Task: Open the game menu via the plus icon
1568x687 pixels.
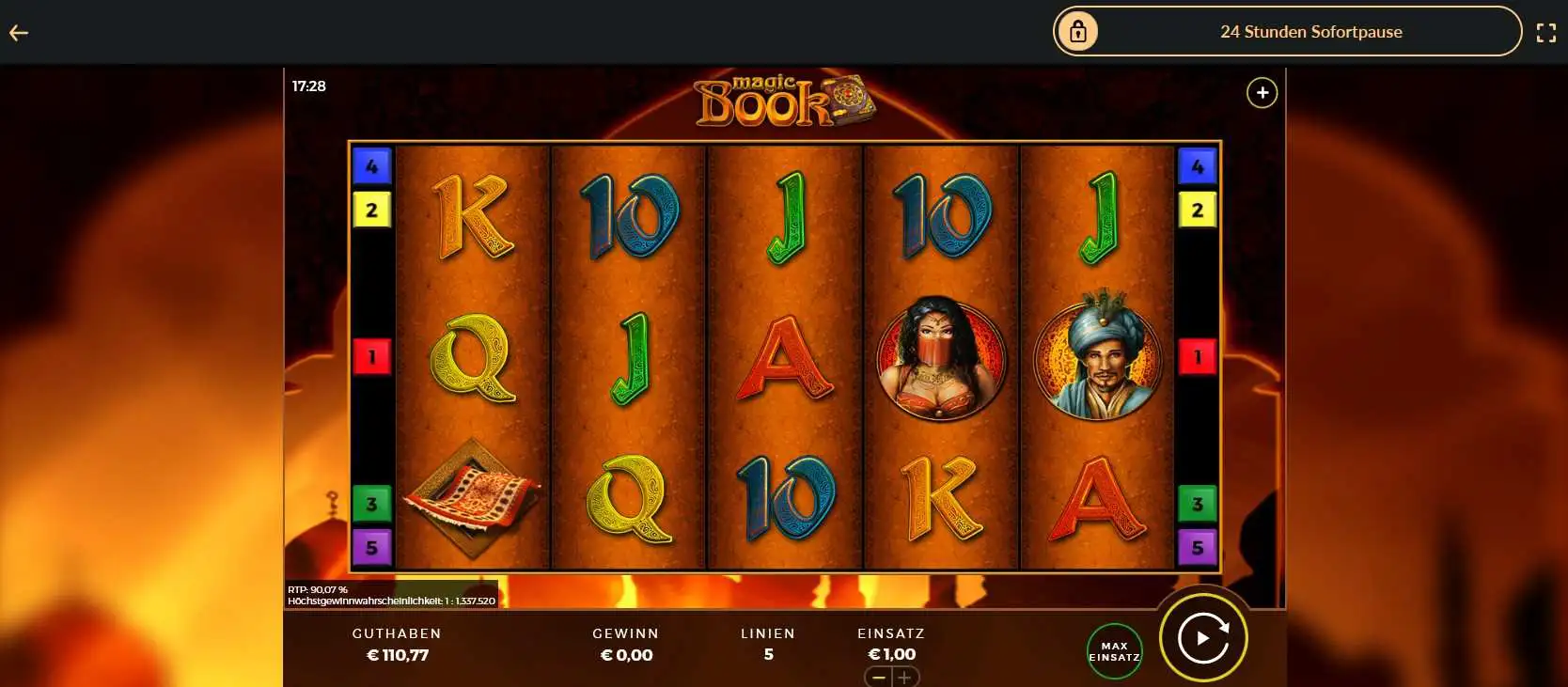Action: coord(1262,92)
